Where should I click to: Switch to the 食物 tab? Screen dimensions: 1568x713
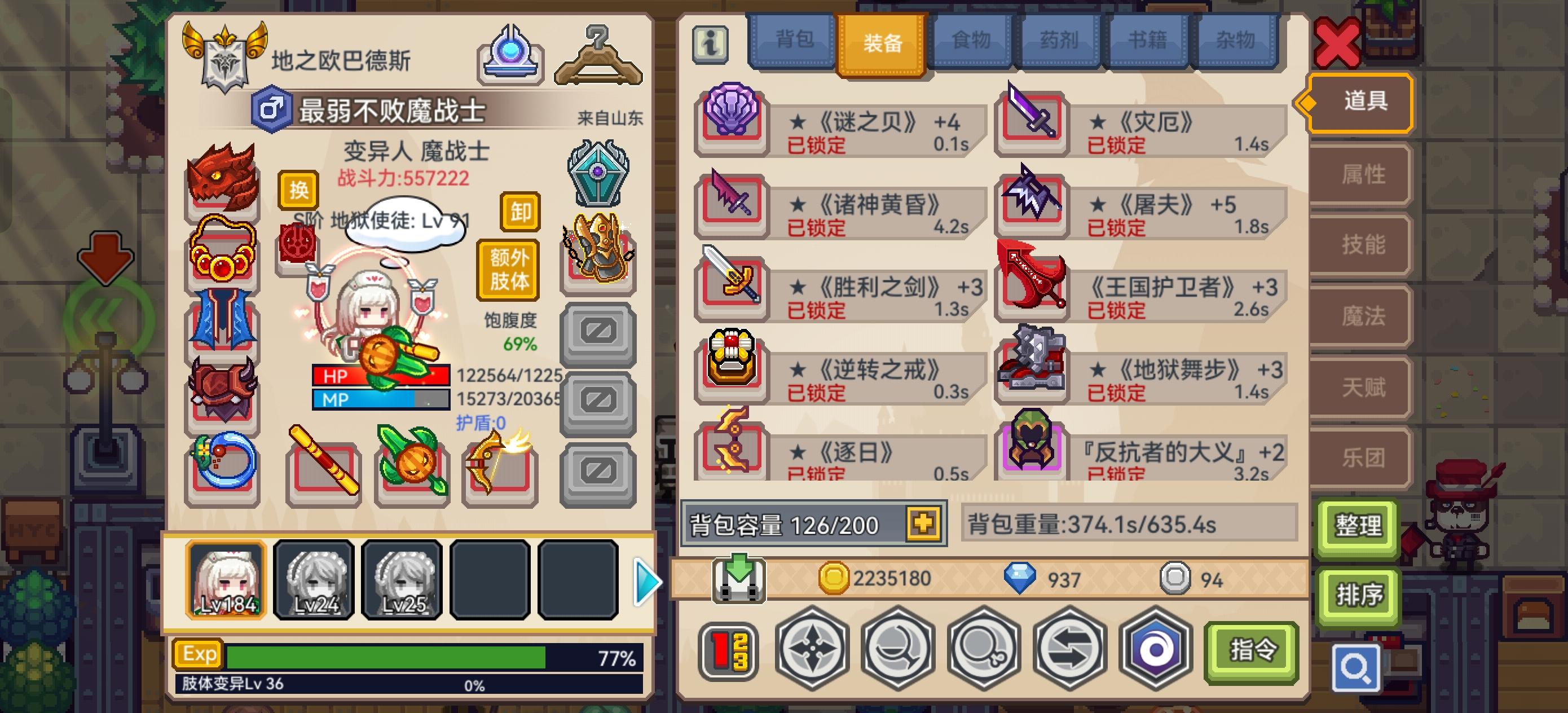click(972, 40)
